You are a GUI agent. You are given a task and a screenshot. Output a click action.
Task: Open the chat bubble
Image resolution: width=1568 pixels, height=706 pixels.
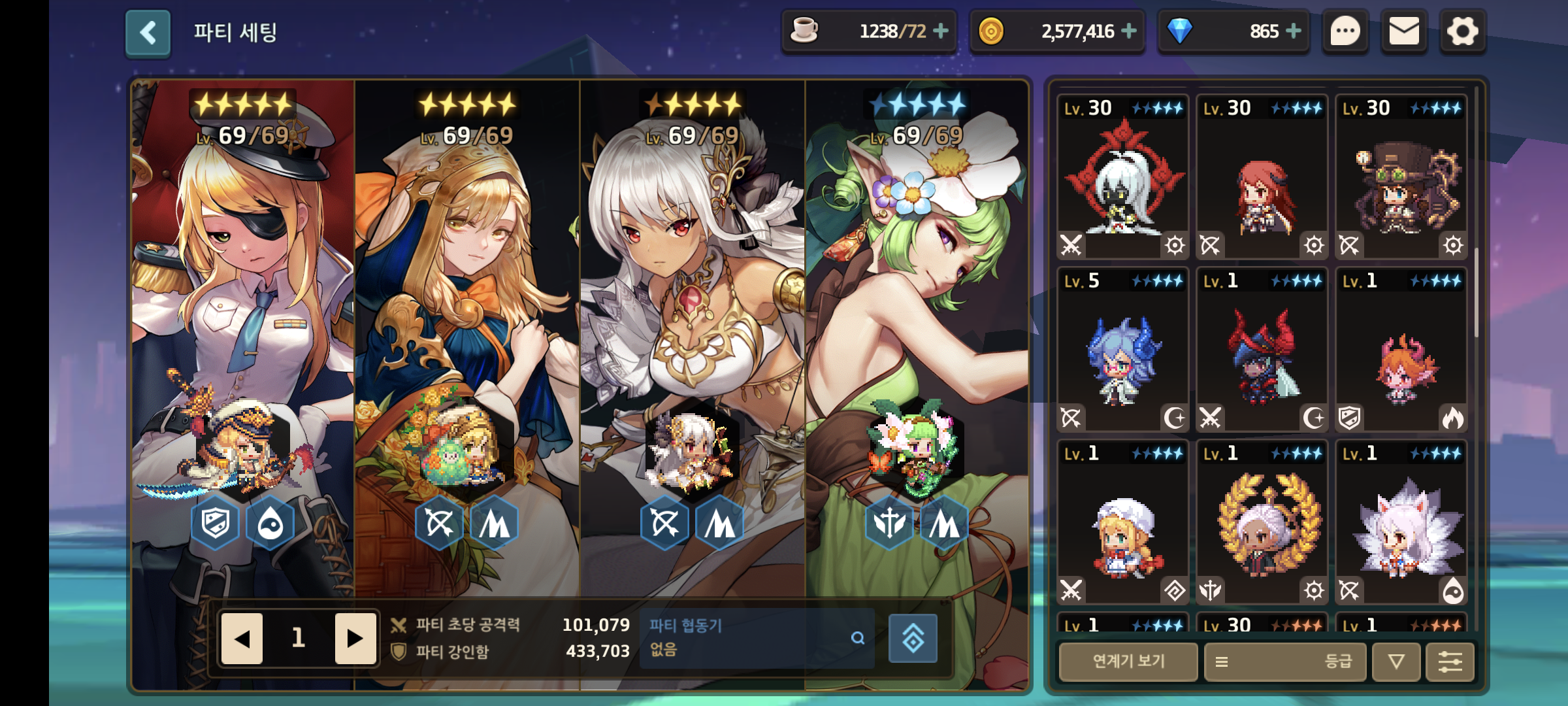1345,31
